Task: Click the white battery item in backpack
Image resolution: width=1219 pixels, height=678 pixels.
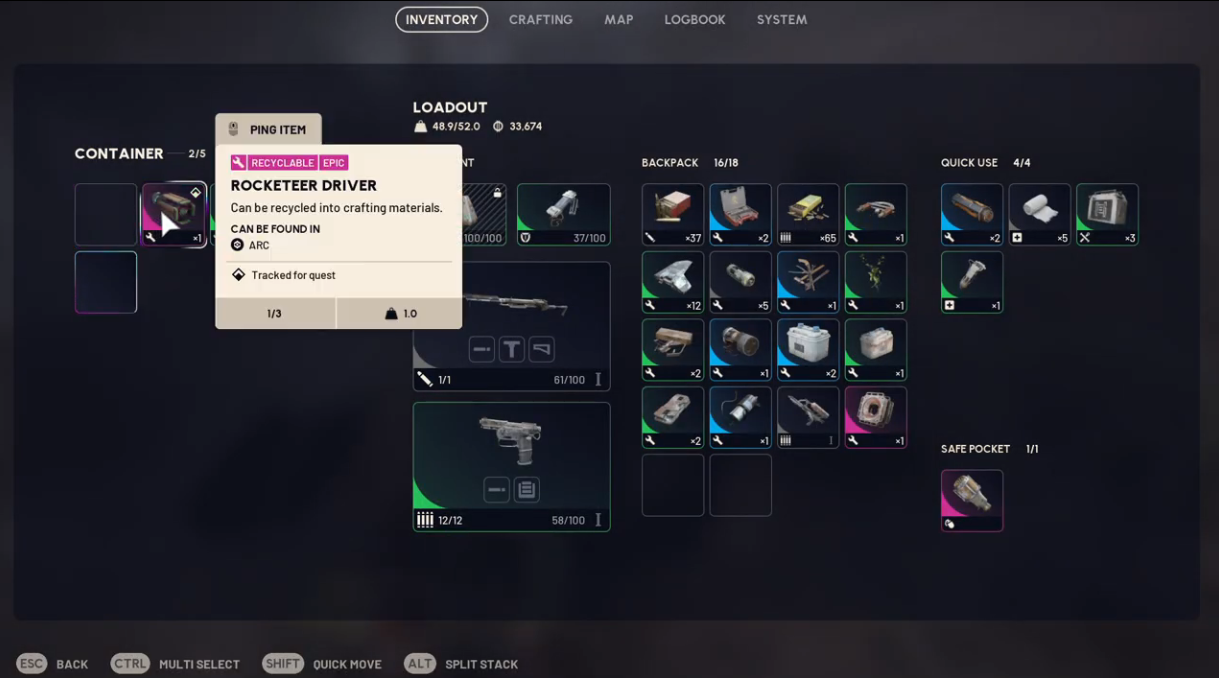Action: (808, 349)
